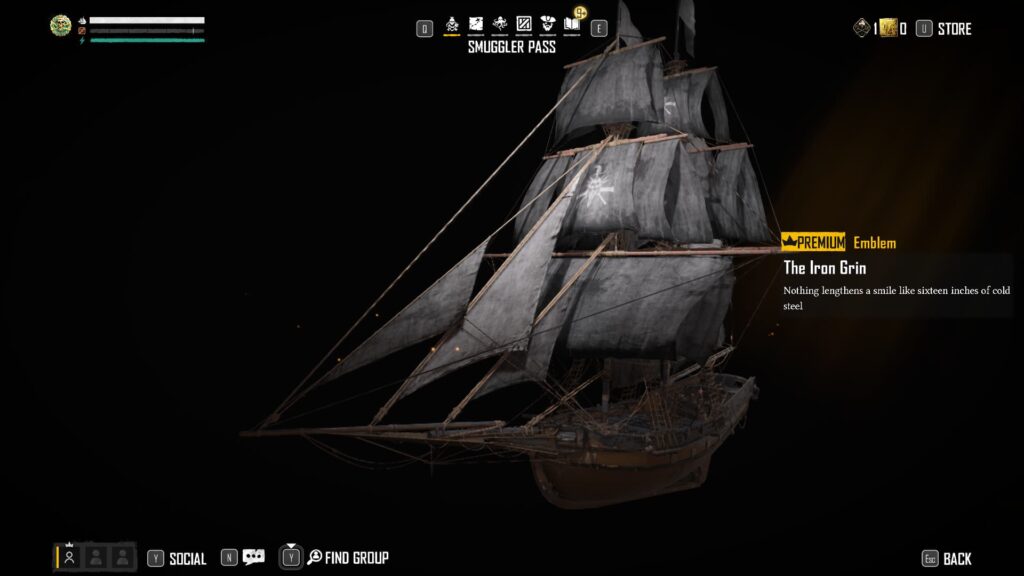Open Find Group matchmaking
Viewport: 1024px width, 576px height.
[x=336, y=558]
